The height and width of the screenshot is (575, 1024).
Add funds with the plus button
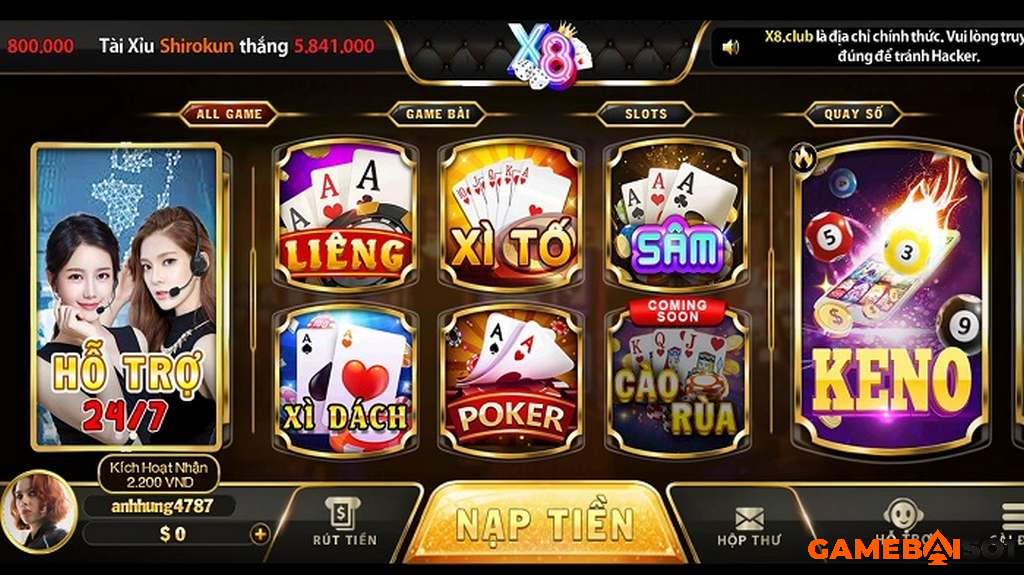260,534
